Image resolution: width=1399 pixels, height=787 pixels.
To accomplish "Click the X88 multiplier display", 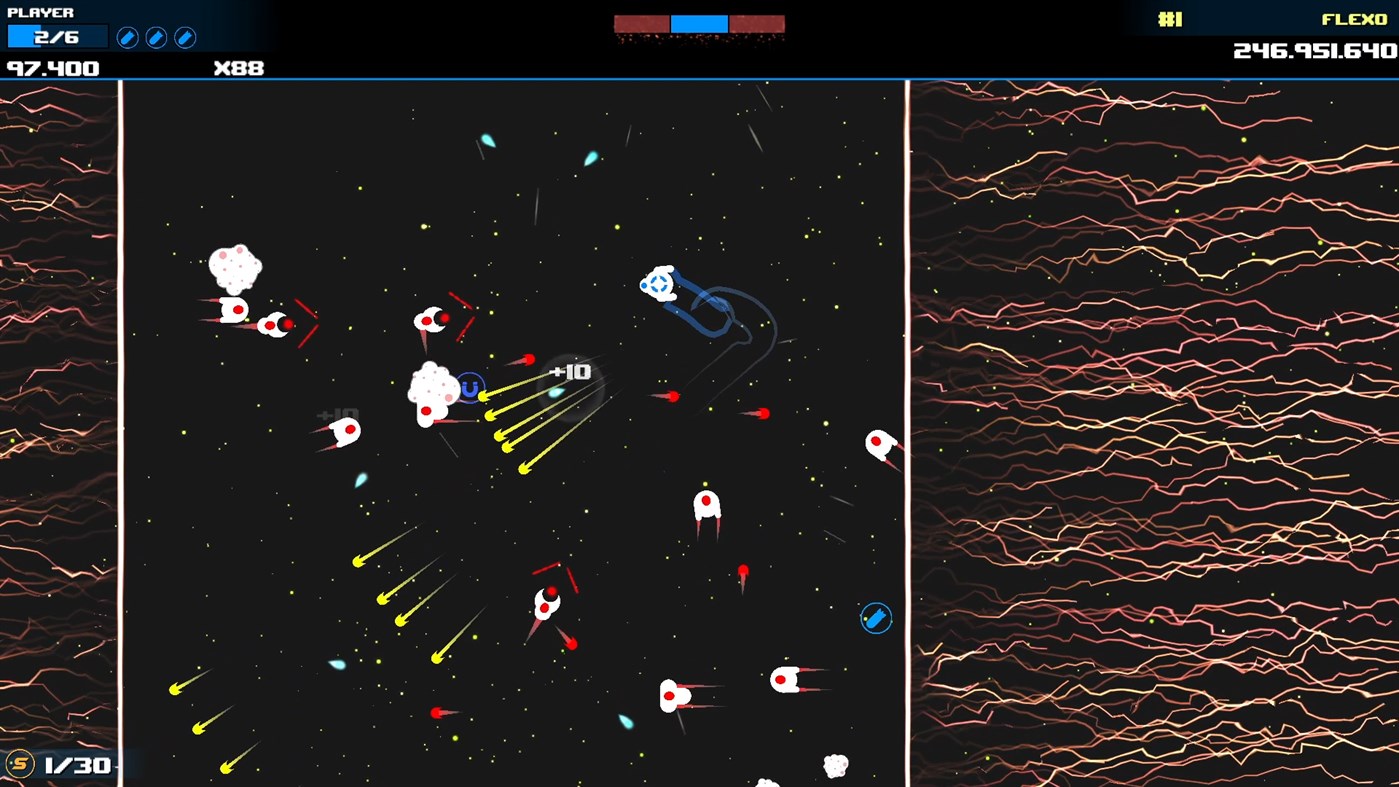I will [237, 68].
